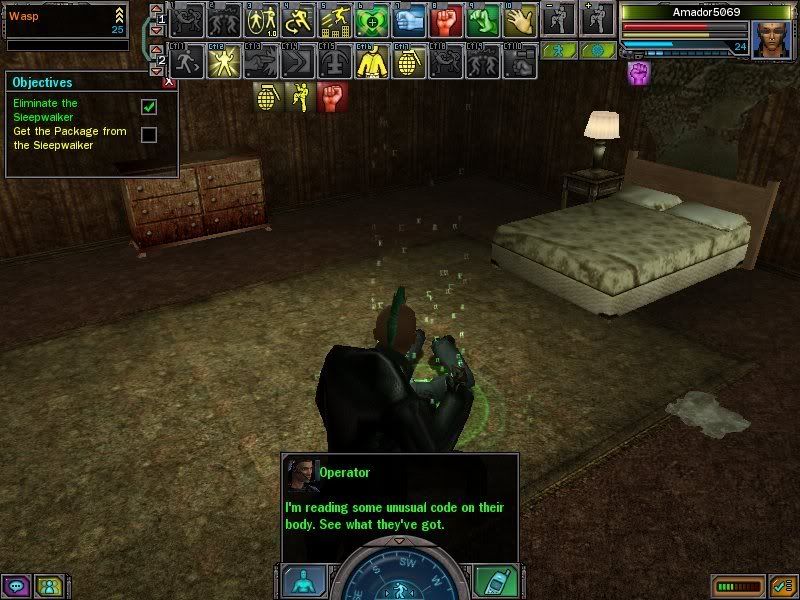Screen dimensions: 800x600
Task: Open the chat bubble button
Action: (16, 586)
